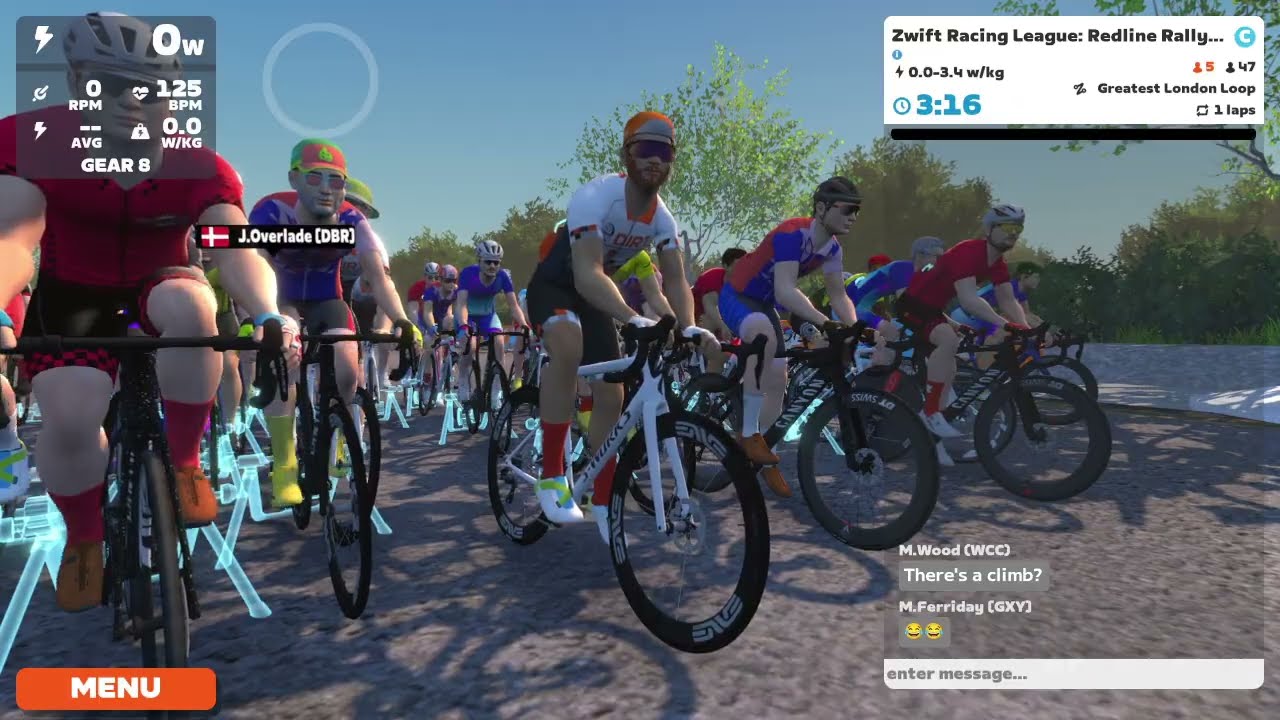The height and width of the screenshot is (720, 1280).
Task: Open the orange MENU button
Action: pyautogui.click(x=116, y=688)
